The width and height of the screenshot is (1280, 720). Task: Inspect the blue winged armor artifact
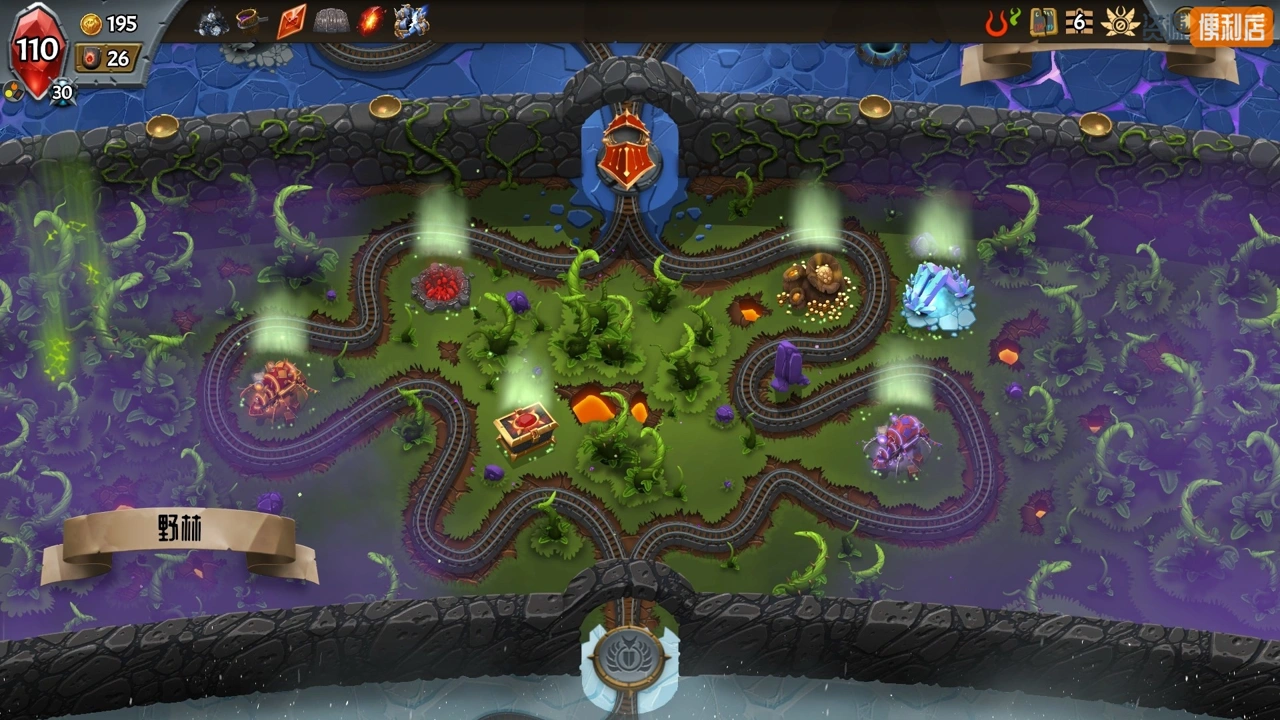coord(411,21)
